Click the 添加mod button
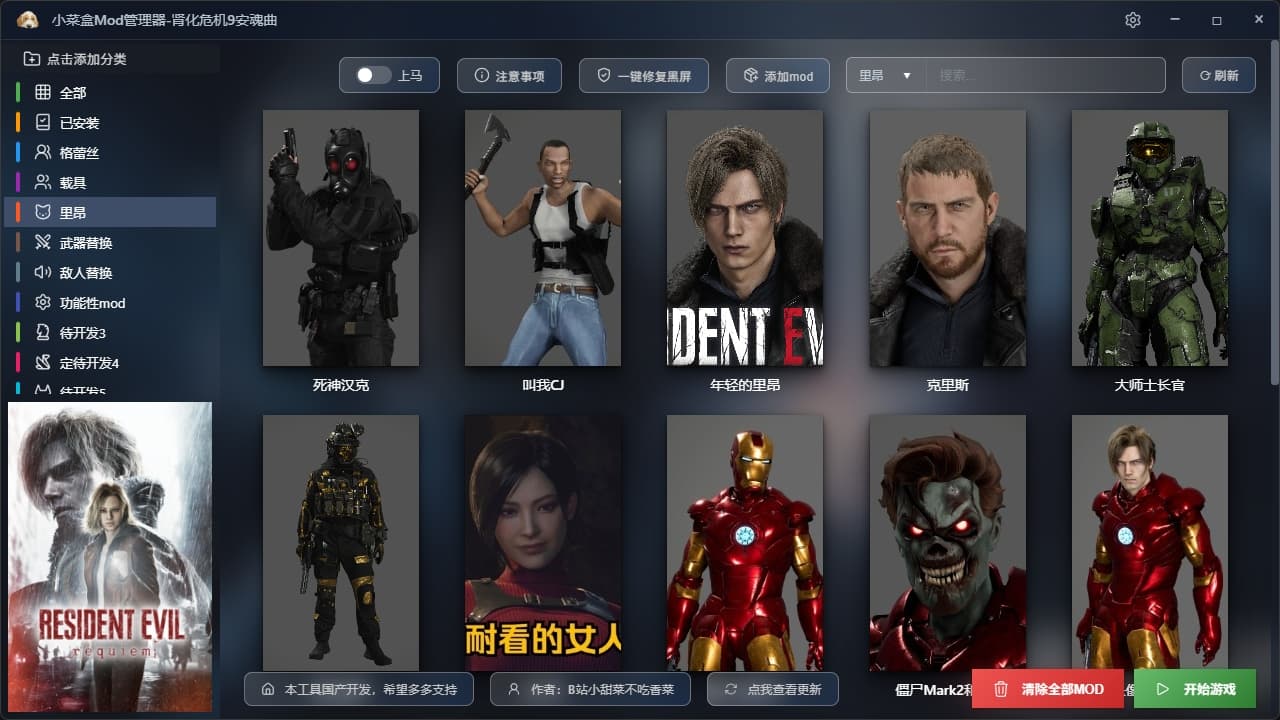1280x720 pixels. 777,76
